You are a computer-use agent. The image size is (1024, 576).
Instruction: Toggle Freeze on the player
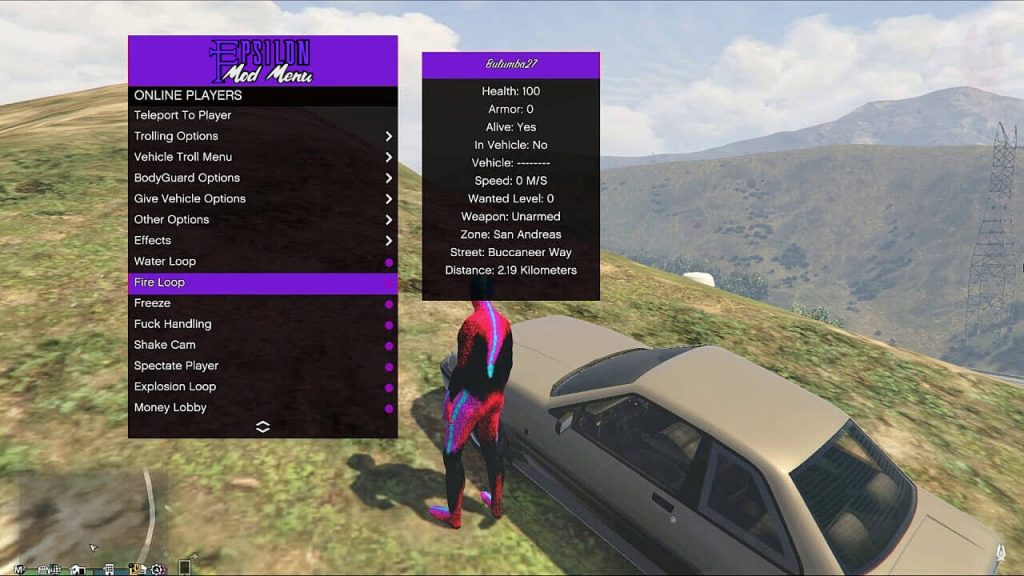(153, 303)
